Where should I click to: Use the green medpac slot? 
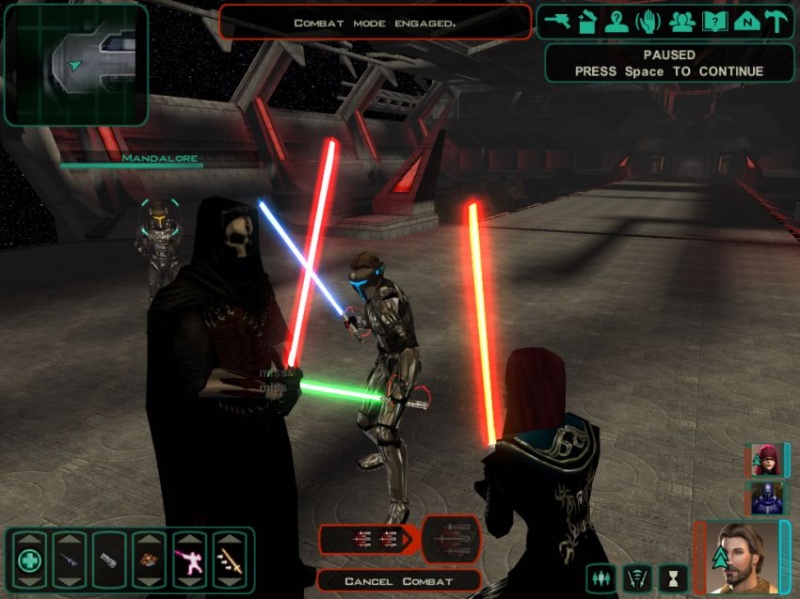[x=30, y=559]
